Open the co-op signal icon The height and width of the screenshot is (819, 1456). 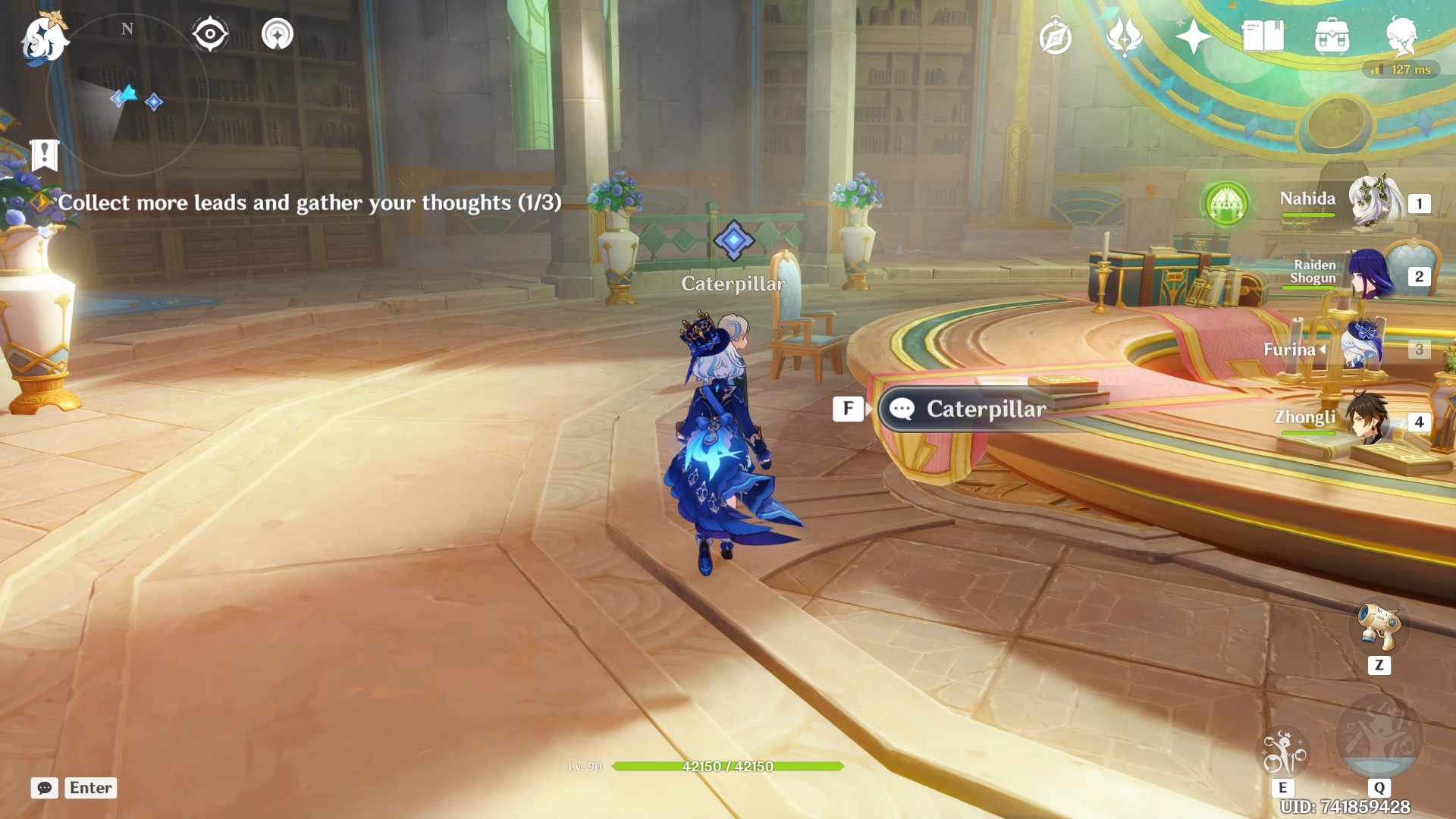[x=278, y=34]
